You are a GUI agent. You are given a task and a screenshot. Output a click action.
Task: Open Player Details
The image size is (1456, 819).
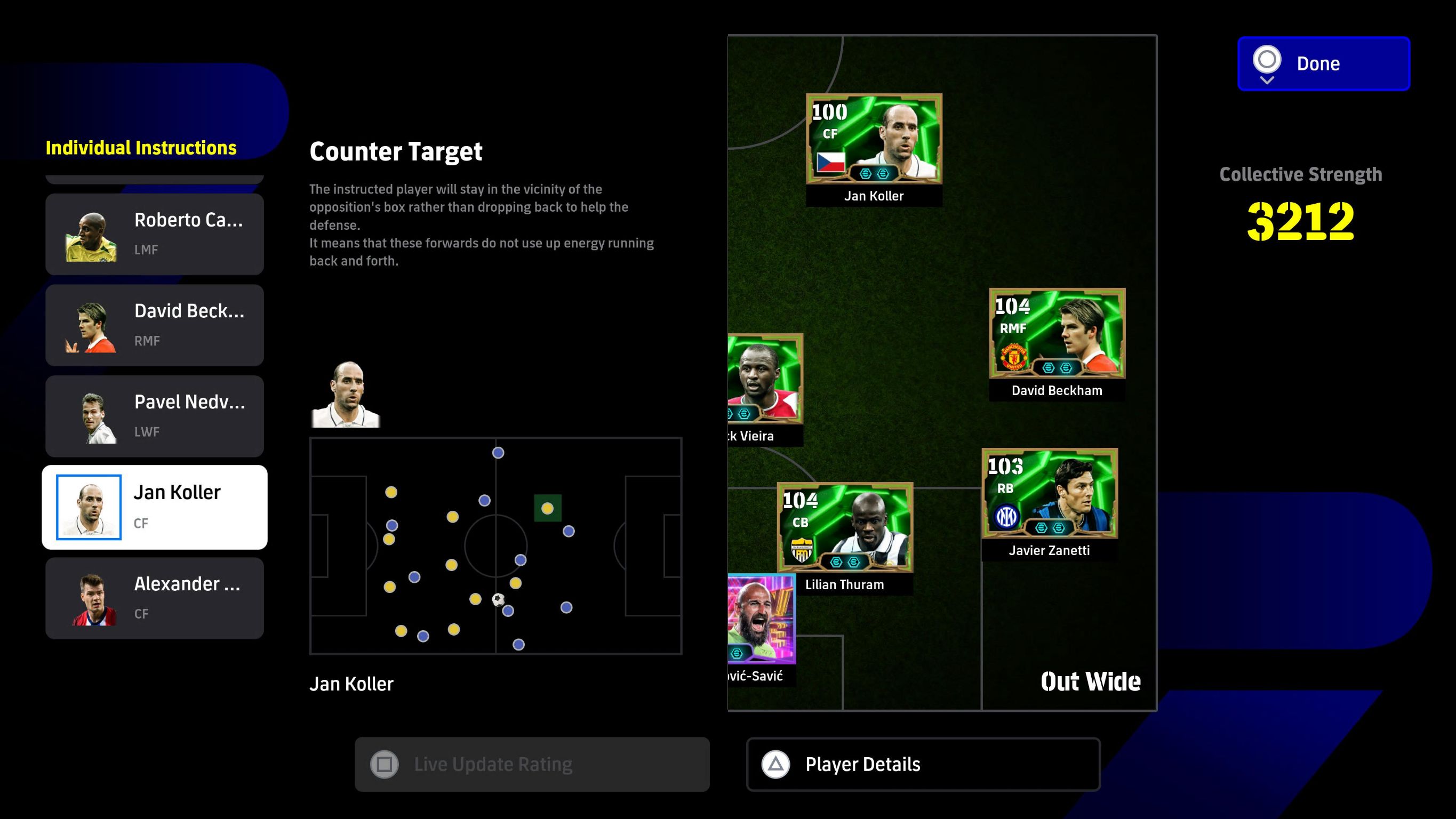[923, 764]
